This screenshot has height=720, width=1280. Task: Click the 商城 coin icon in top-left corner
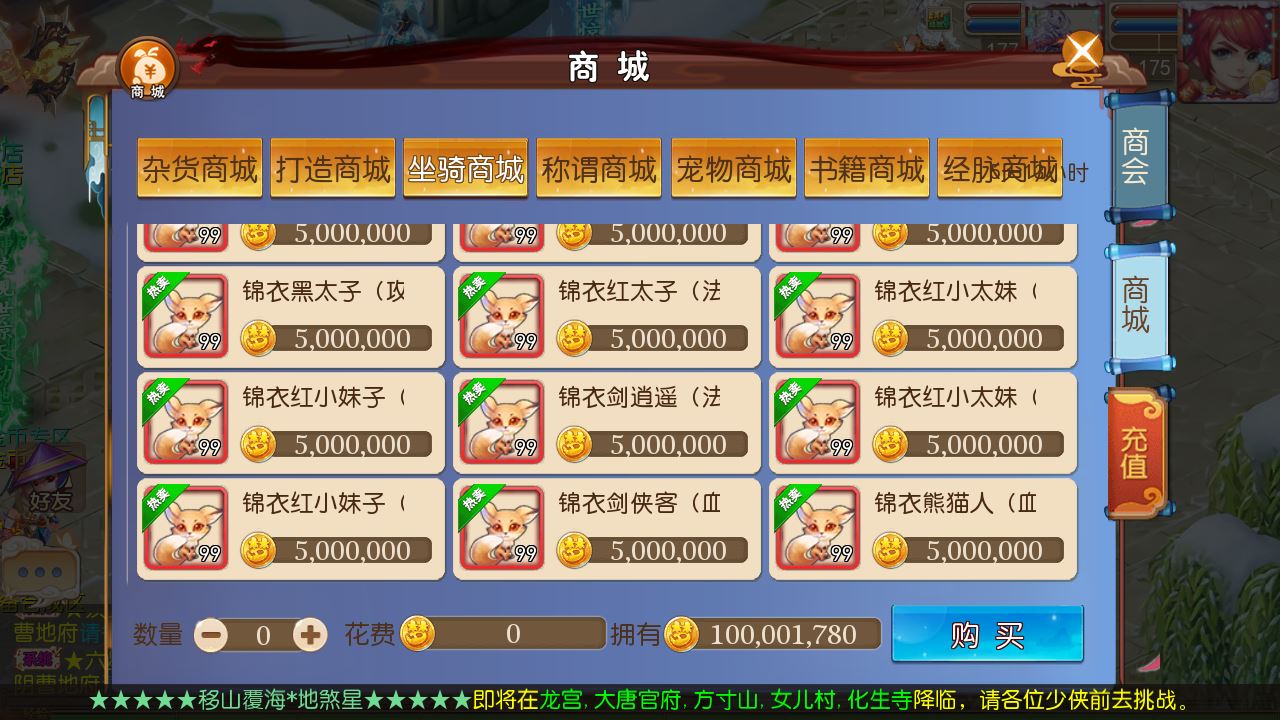(146, 68)
